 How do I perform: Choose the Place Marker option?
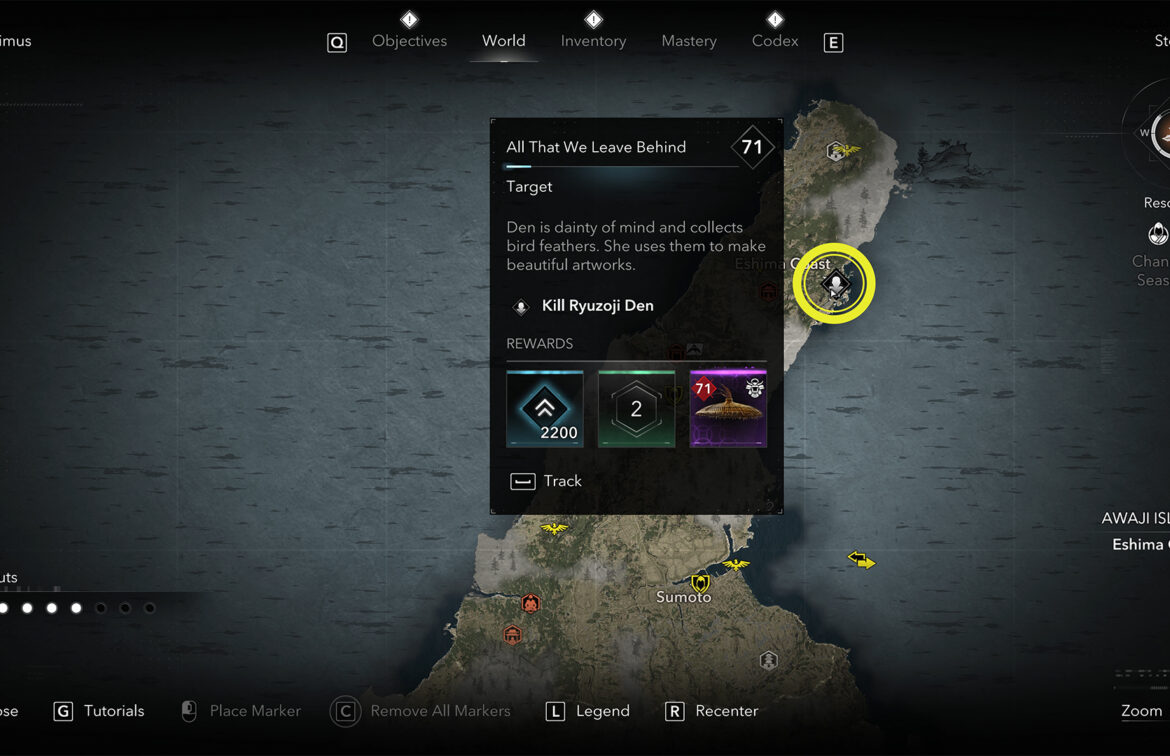pyautogui.click(x=240, y=711)
